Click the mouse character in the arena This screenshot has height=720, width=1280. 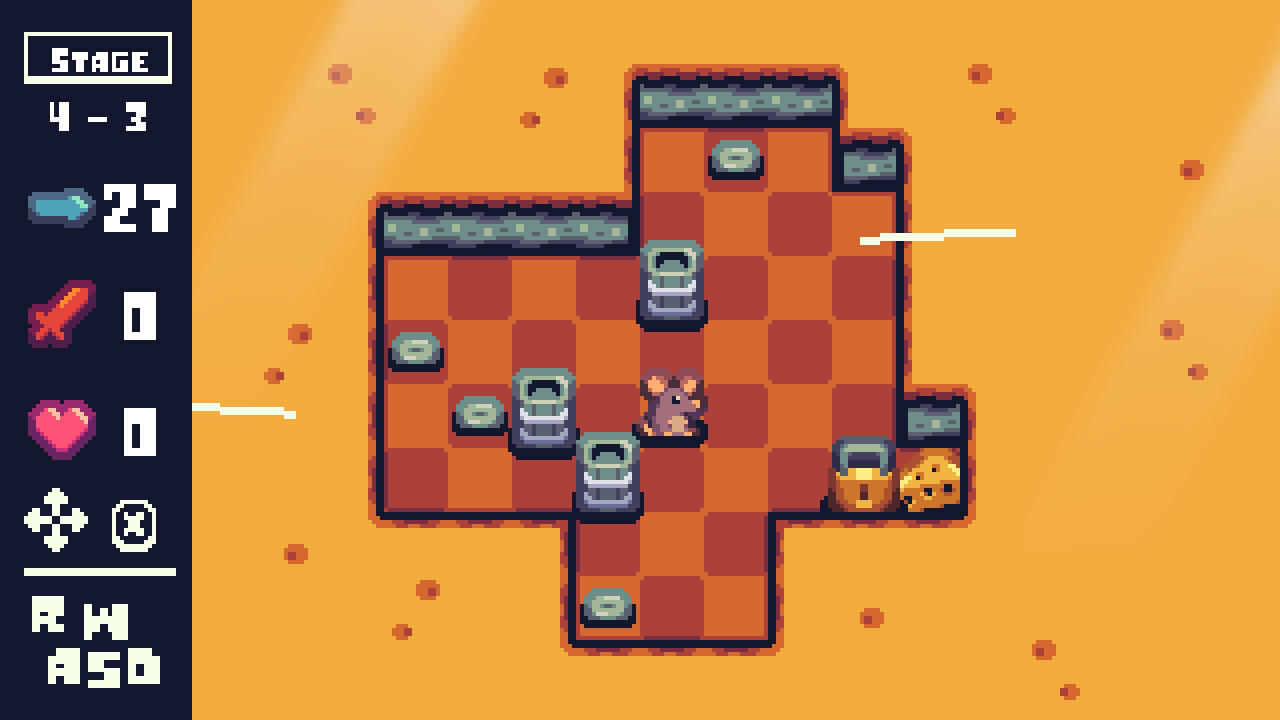[670, 405]
